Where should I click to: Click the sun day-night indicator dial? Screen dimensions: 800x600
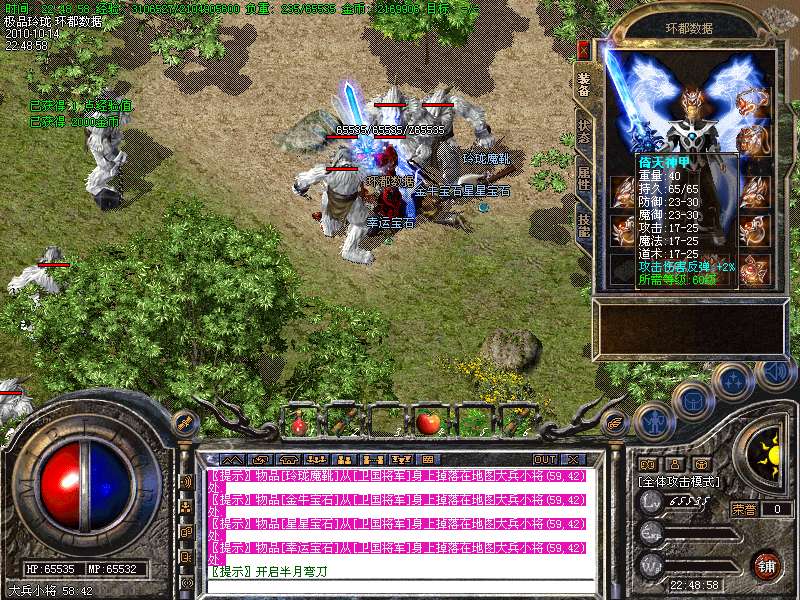click(x=769, y=456)
